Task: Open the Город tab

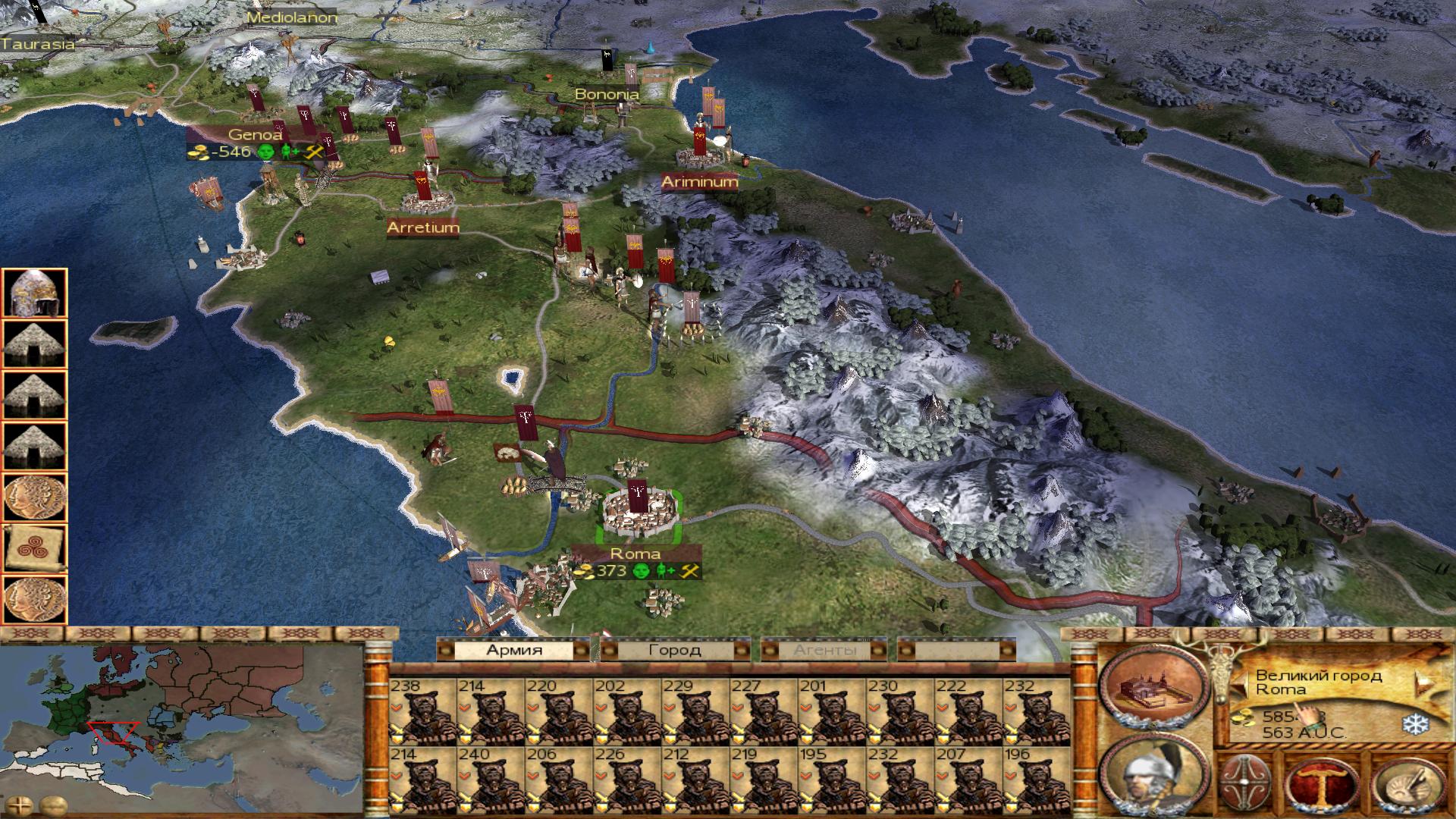Action: pyautogui.click(x=674, y=650)
